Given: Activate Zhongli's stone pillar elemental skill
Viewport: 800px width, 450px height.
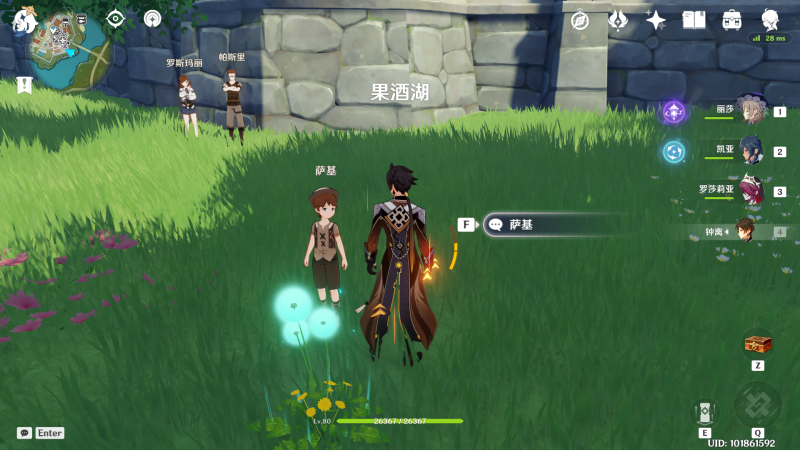Looking at the screenshot, I should tap(705, 412).
